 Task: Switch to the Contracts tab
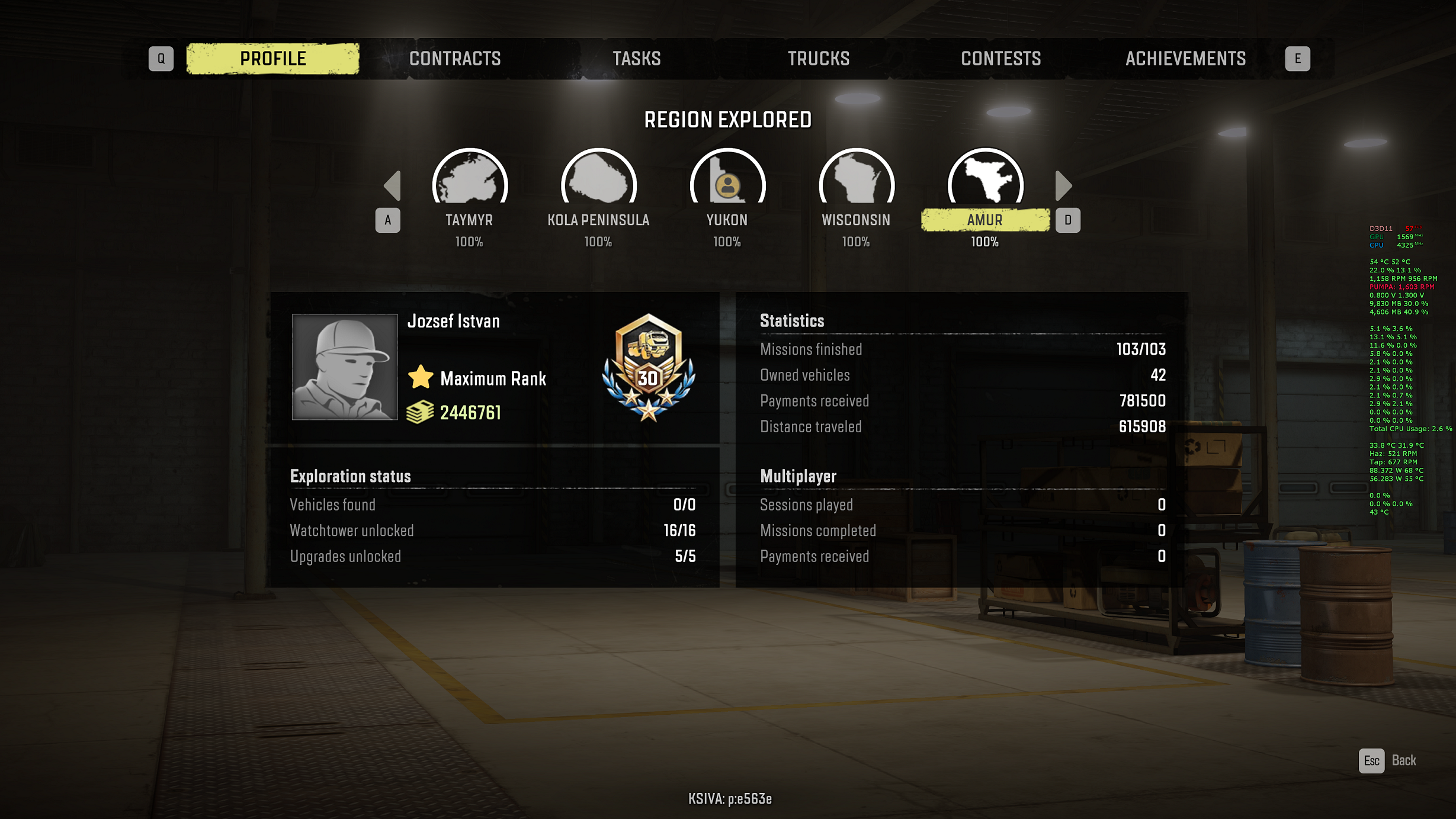454,59
